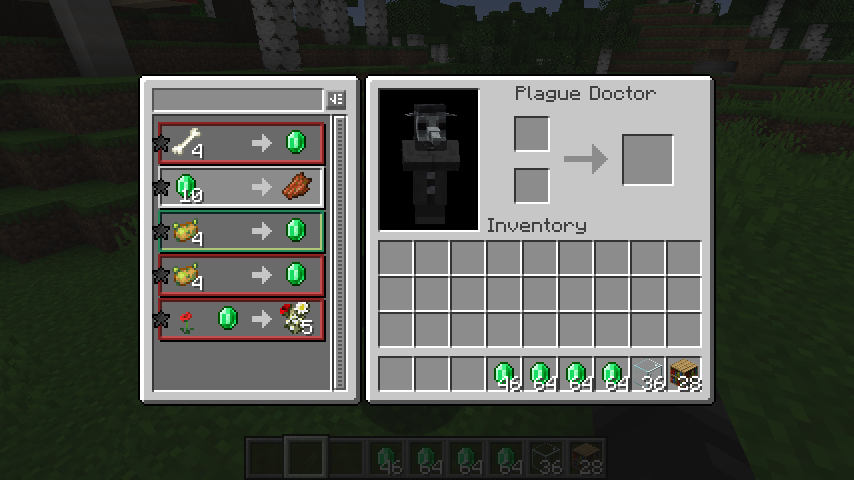Viewport: 854px width, 480px height.
Task: Click the star beside the flower trade
Action: click(160, 320)
